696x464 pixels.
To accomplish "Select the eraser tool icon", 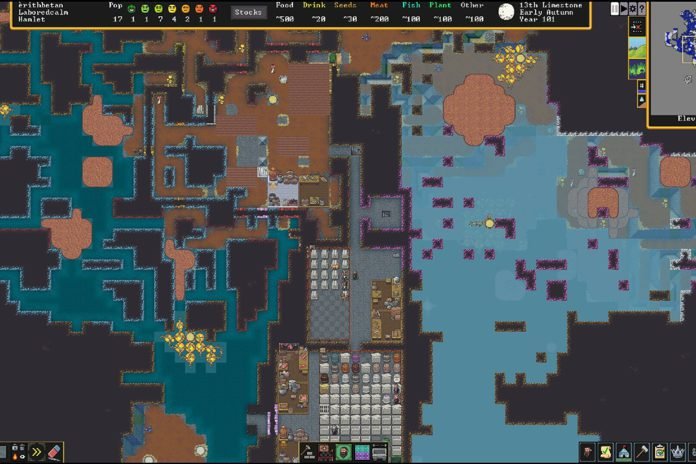I will pyautogui.click(x=54, y=452).
